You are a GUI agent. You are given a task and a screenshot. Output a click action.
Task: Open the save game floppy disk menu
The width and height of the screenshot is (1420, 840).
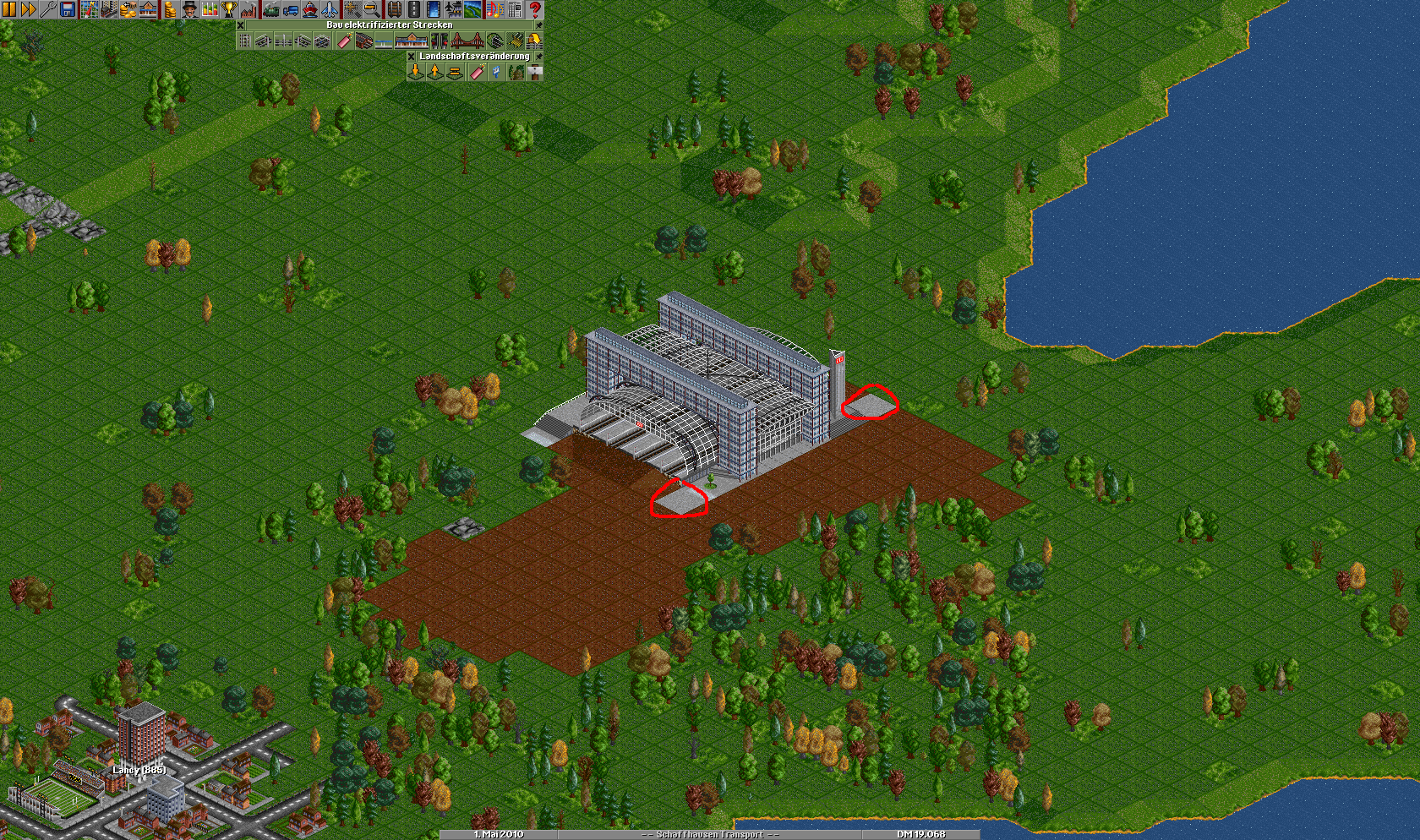pos(68,9)
